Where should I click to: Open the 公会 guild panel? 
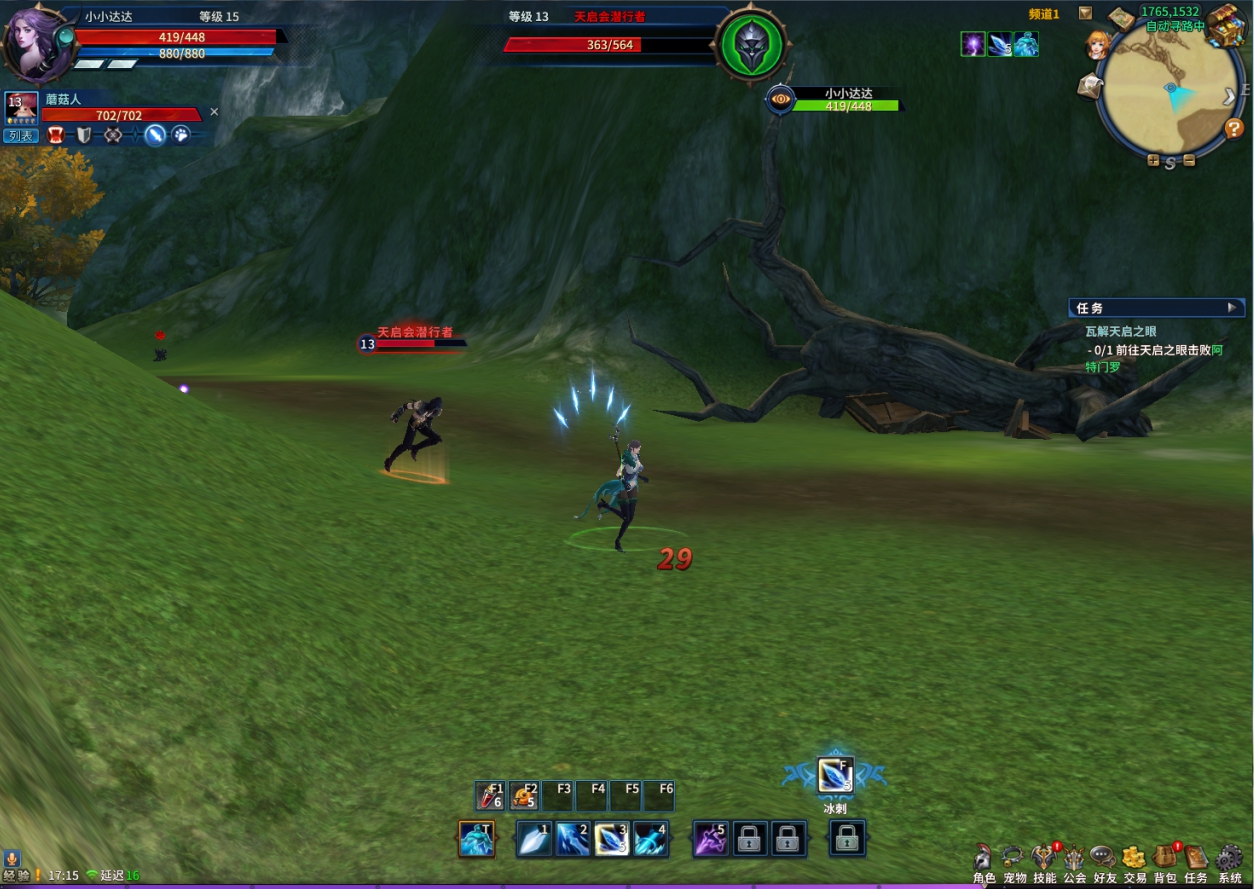[1074, 861]
